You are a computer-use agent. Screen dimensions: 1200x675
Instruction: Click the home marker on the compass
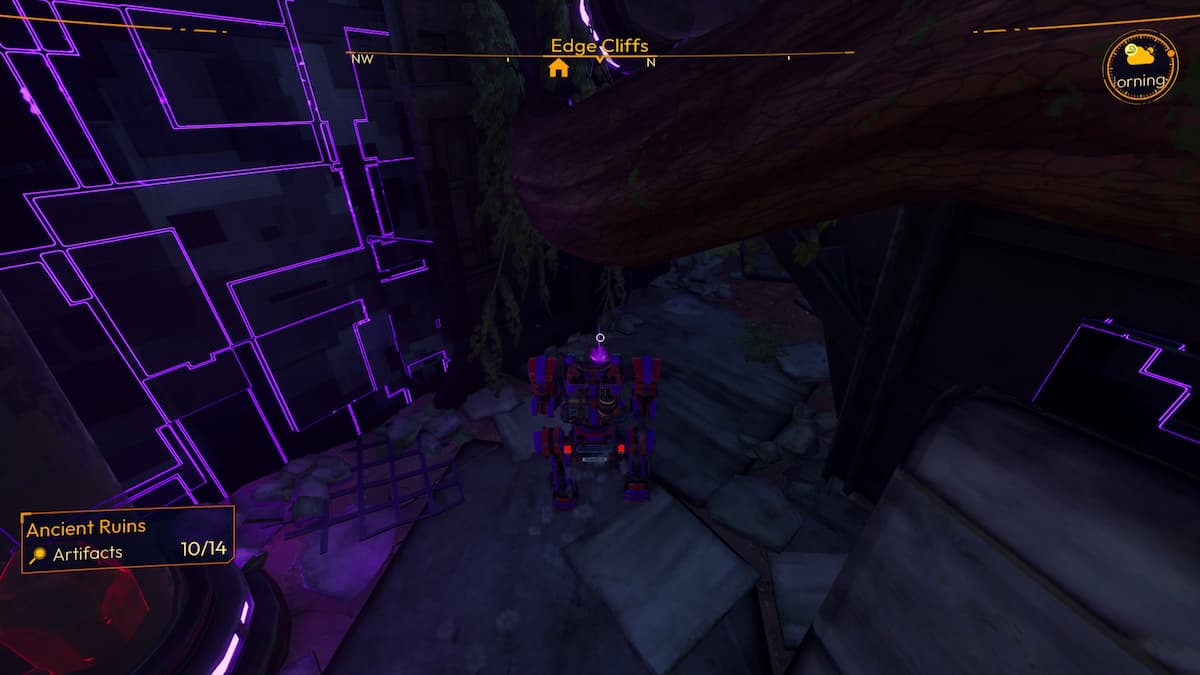[558, 68]
